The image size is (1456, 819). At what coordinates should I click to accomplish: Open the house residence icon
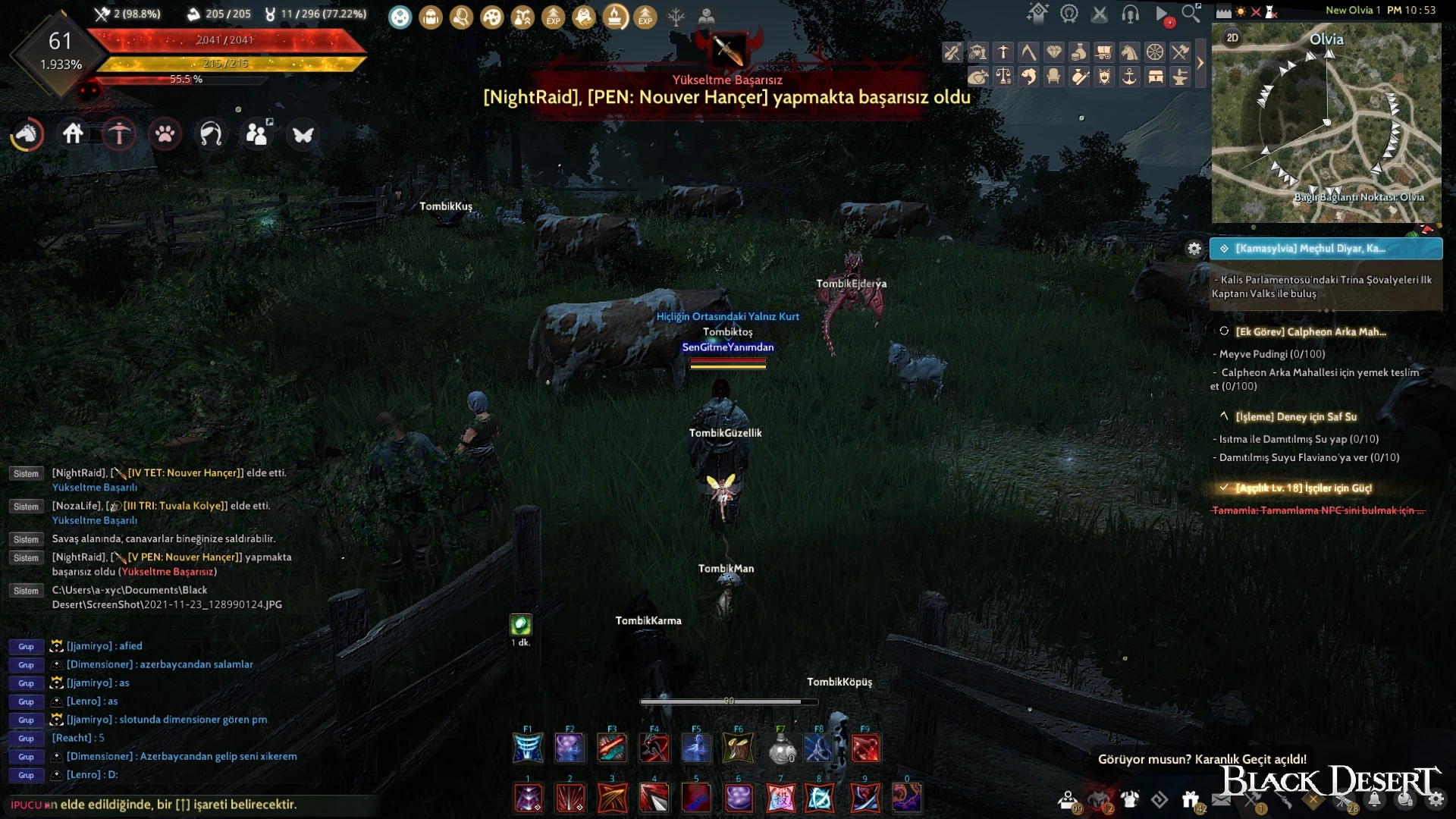coord(74,134)
